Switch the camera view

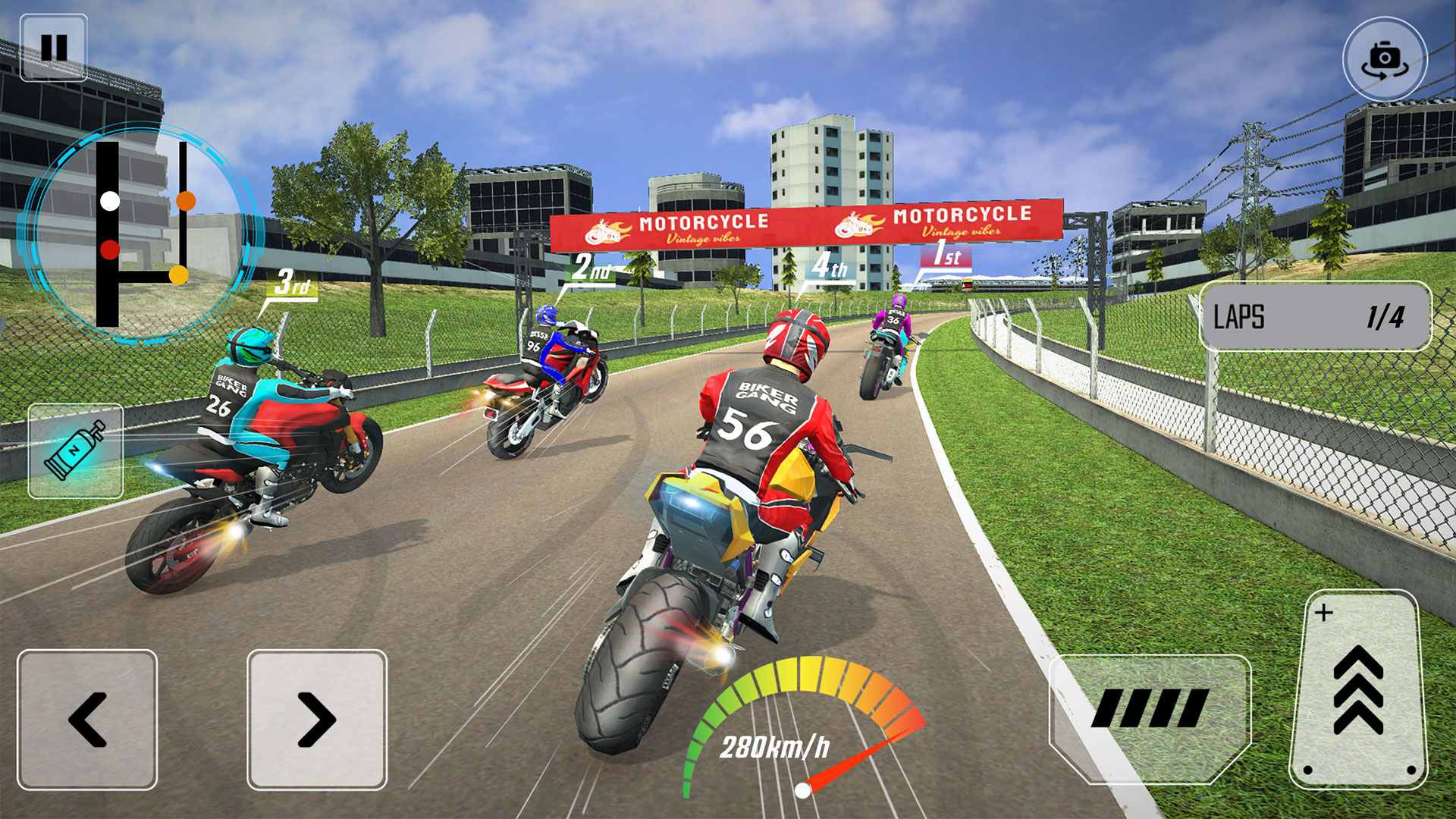(1385, 59)
